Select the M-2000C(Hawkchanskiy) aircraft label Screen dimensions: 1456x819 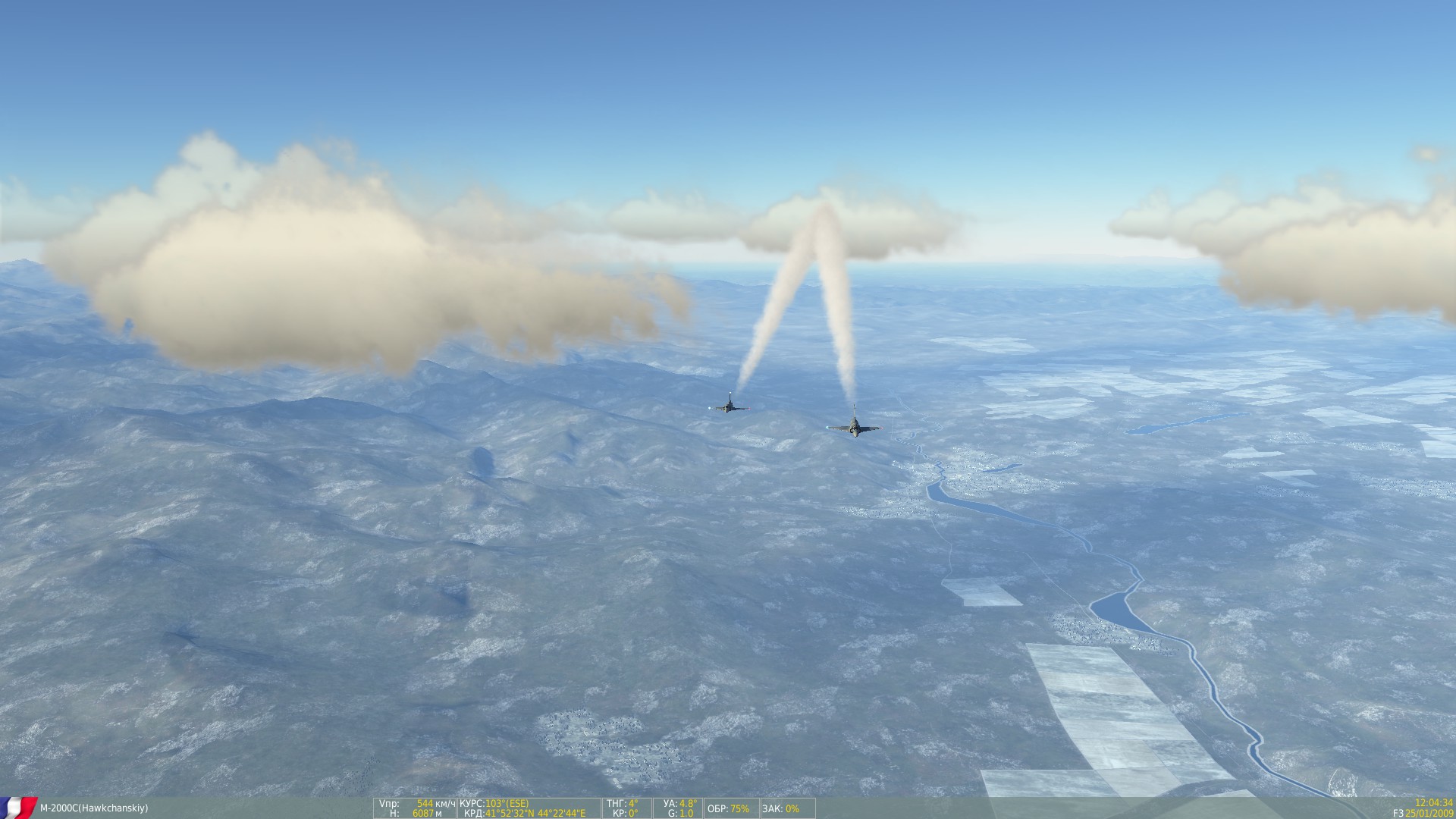[x=95, y=806]
